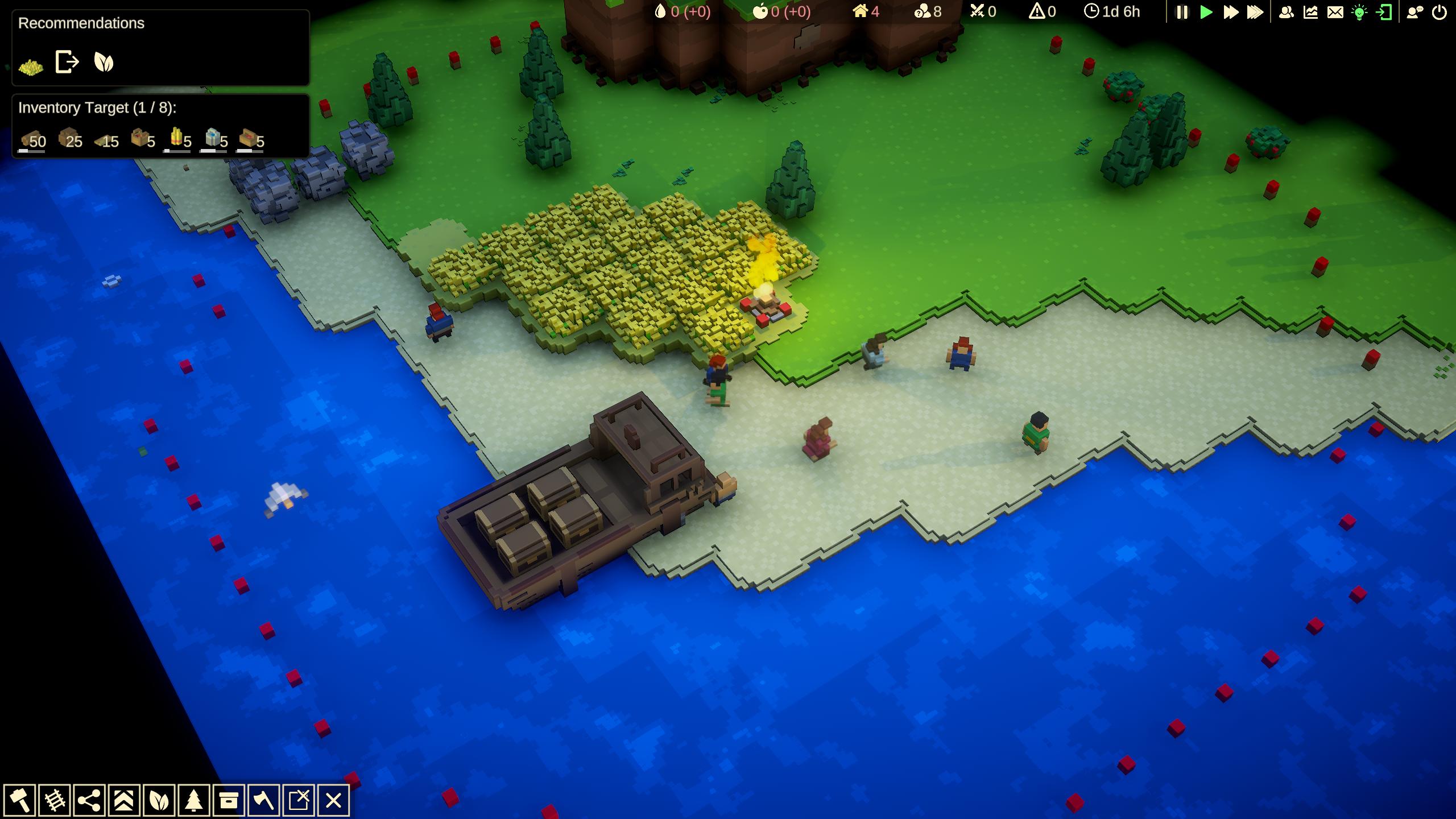
Task: Click the plain X toolbar button
Action: 333,801
